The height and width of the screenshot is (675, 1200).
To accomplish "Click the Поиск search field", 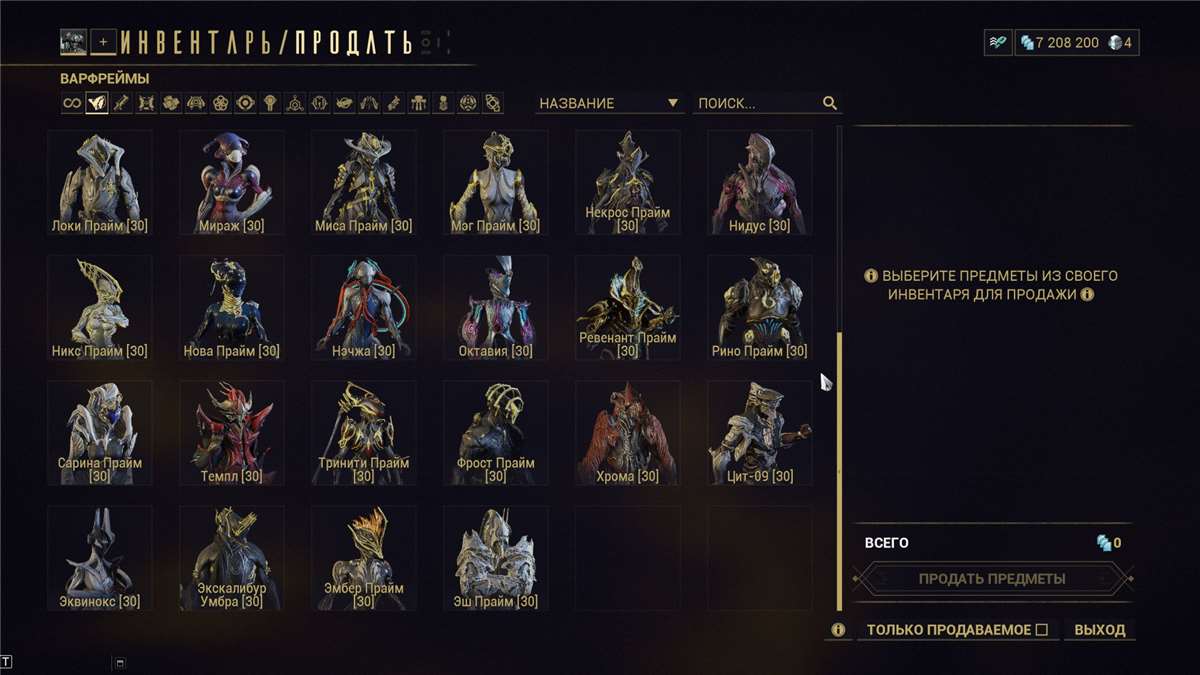I will click(x=756, y=103).
